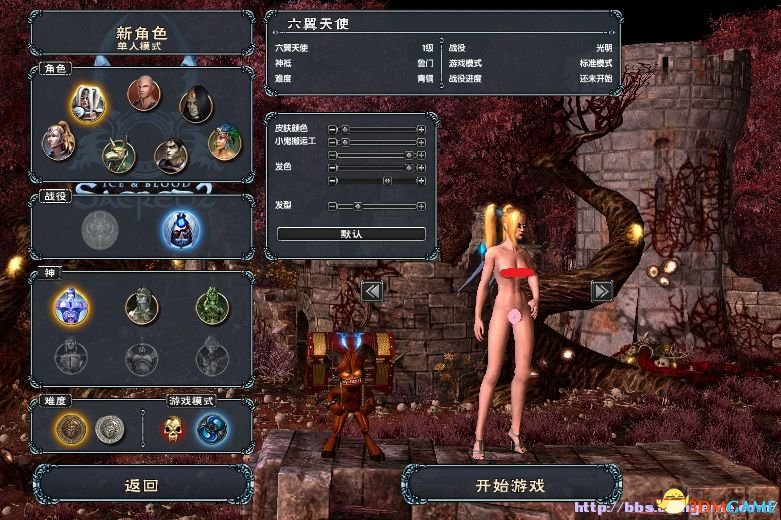Choose the horned green-armored character portrait
The height and width of the screenshot is (520, 781).
[x=121, y=155]
